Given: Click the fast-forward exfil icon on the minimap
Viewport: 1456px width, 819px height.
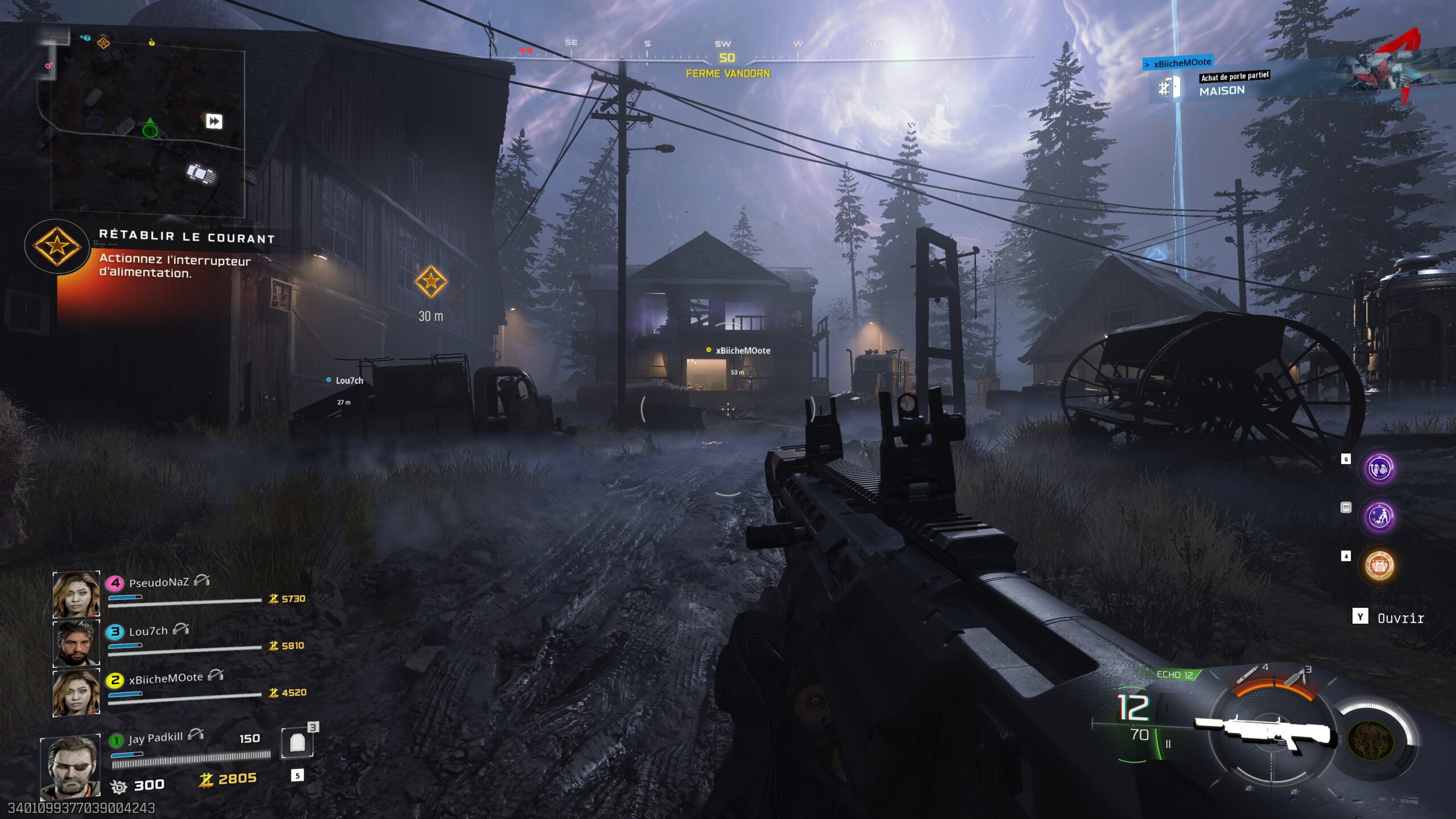Looking at the screenshot, I should pyautogui.click(x=214, y=121).
